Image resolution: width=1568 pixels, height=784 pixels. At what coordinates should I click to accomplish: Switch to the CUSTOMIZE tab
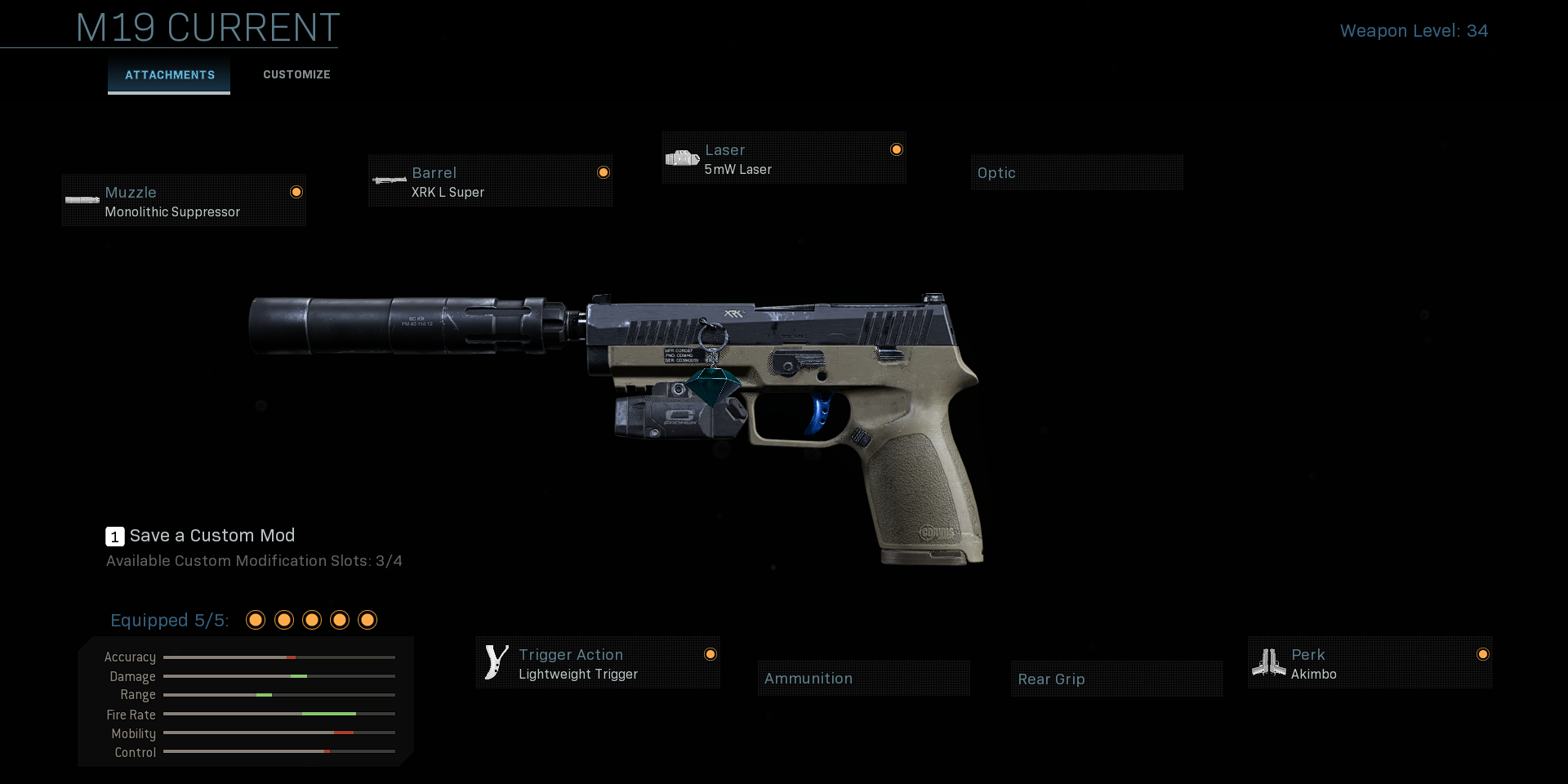(x=296, y=74)
